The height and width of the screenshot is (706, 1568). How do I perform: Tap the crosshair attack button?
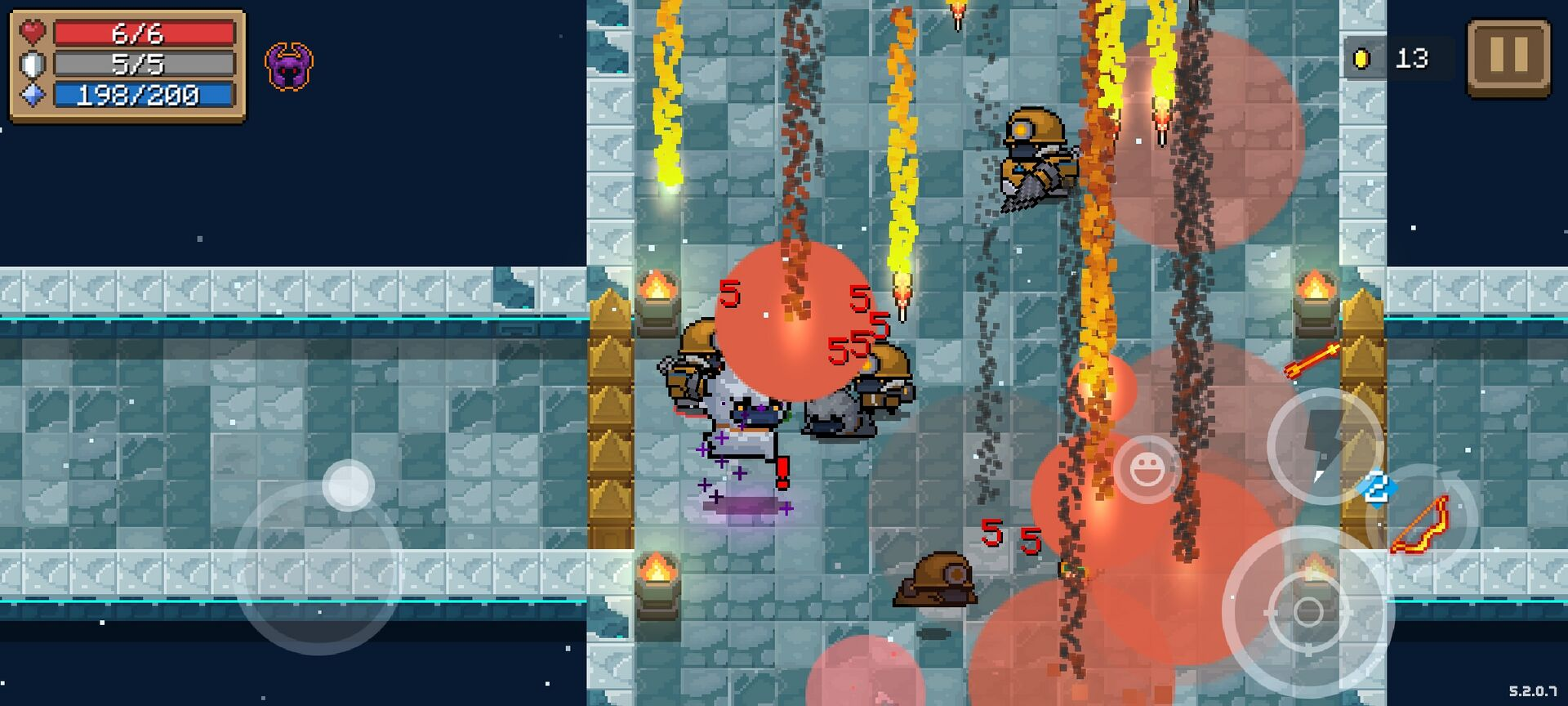pos(1306,612)
